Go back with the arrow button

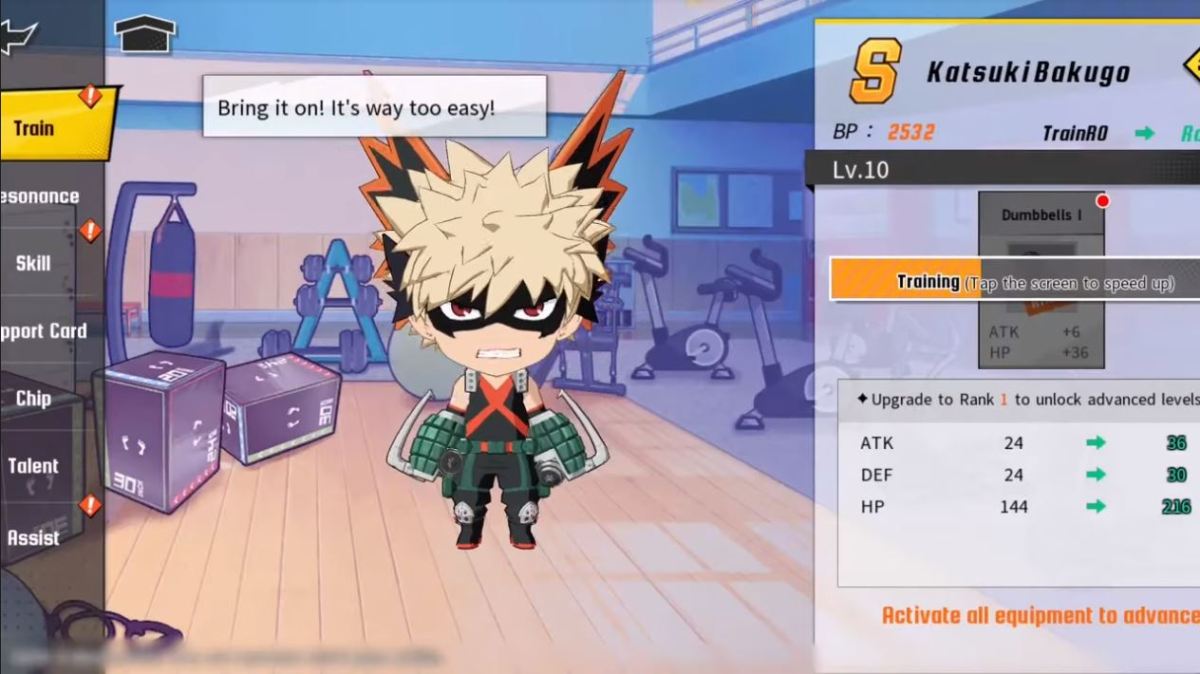18,38
